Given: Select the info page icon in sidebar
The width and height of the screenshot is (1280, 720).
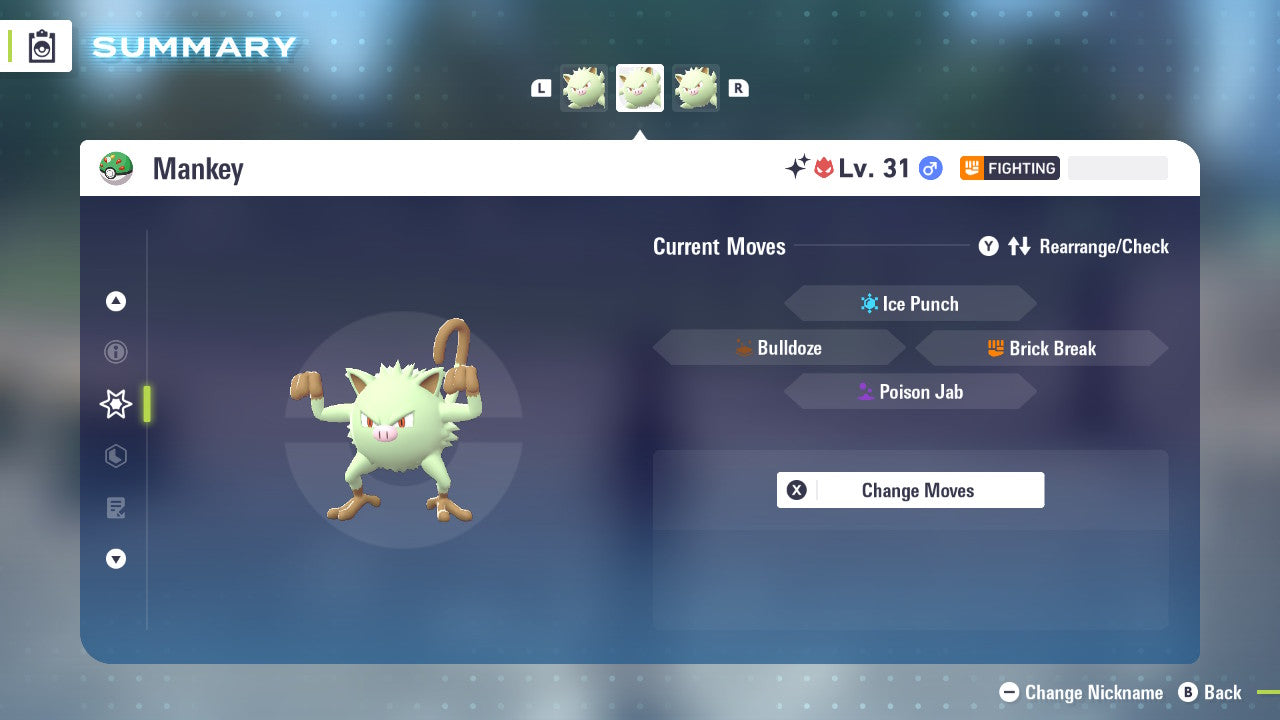Looking at the screenshot, I should (x=116, y=352).
